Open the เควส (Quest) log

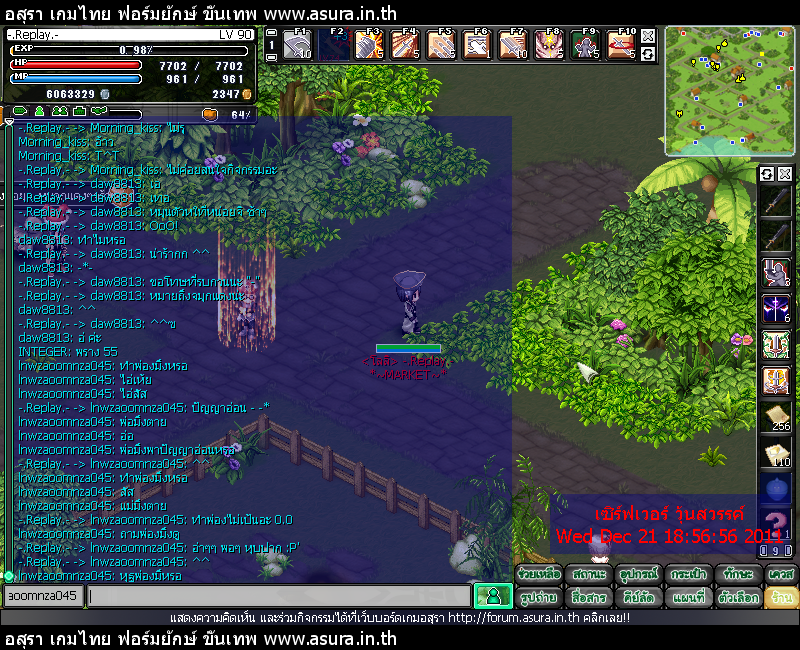pos(781,575)
